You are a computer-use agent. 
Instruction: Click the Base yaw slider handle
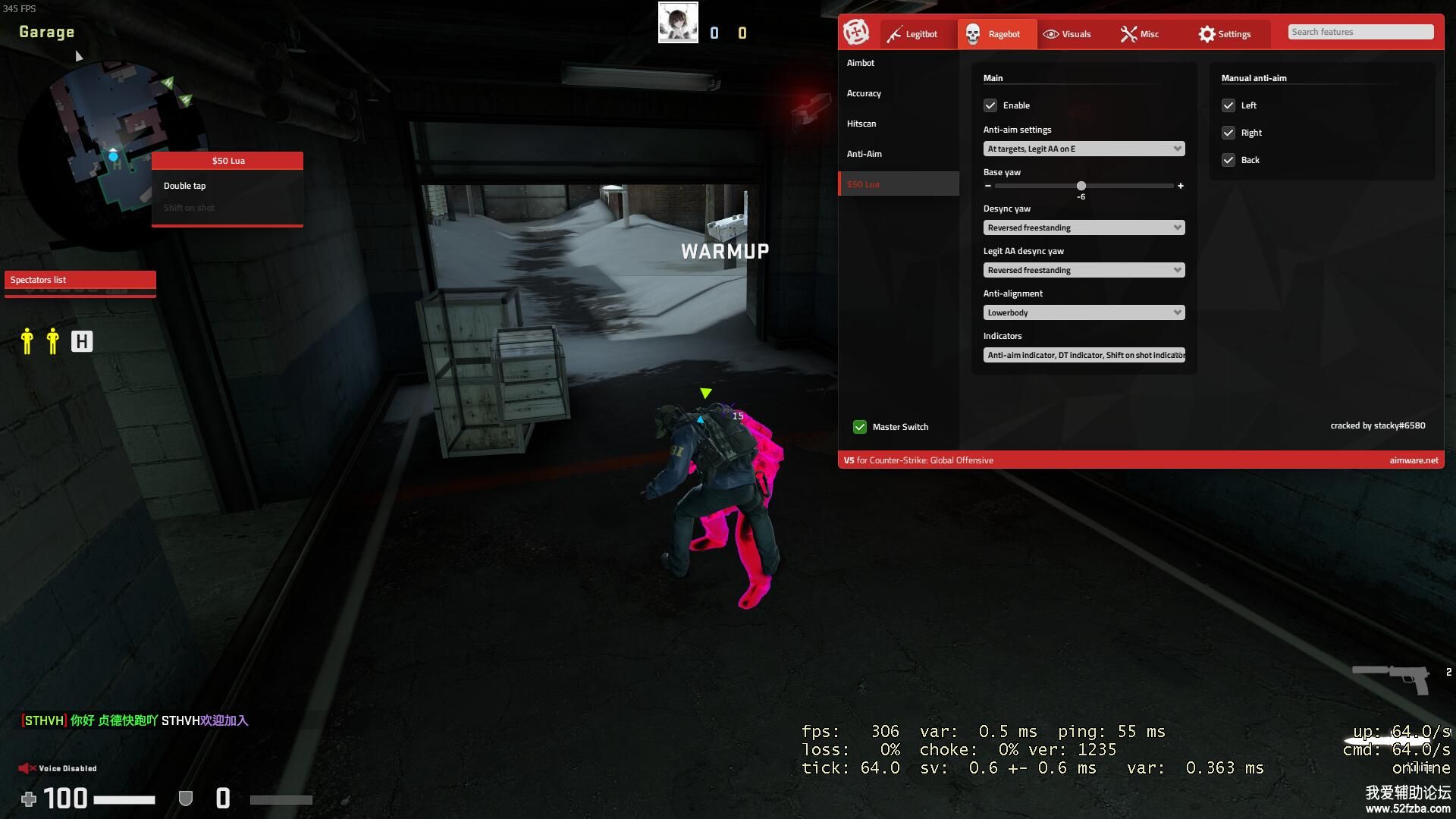[x=1081, y=186]
